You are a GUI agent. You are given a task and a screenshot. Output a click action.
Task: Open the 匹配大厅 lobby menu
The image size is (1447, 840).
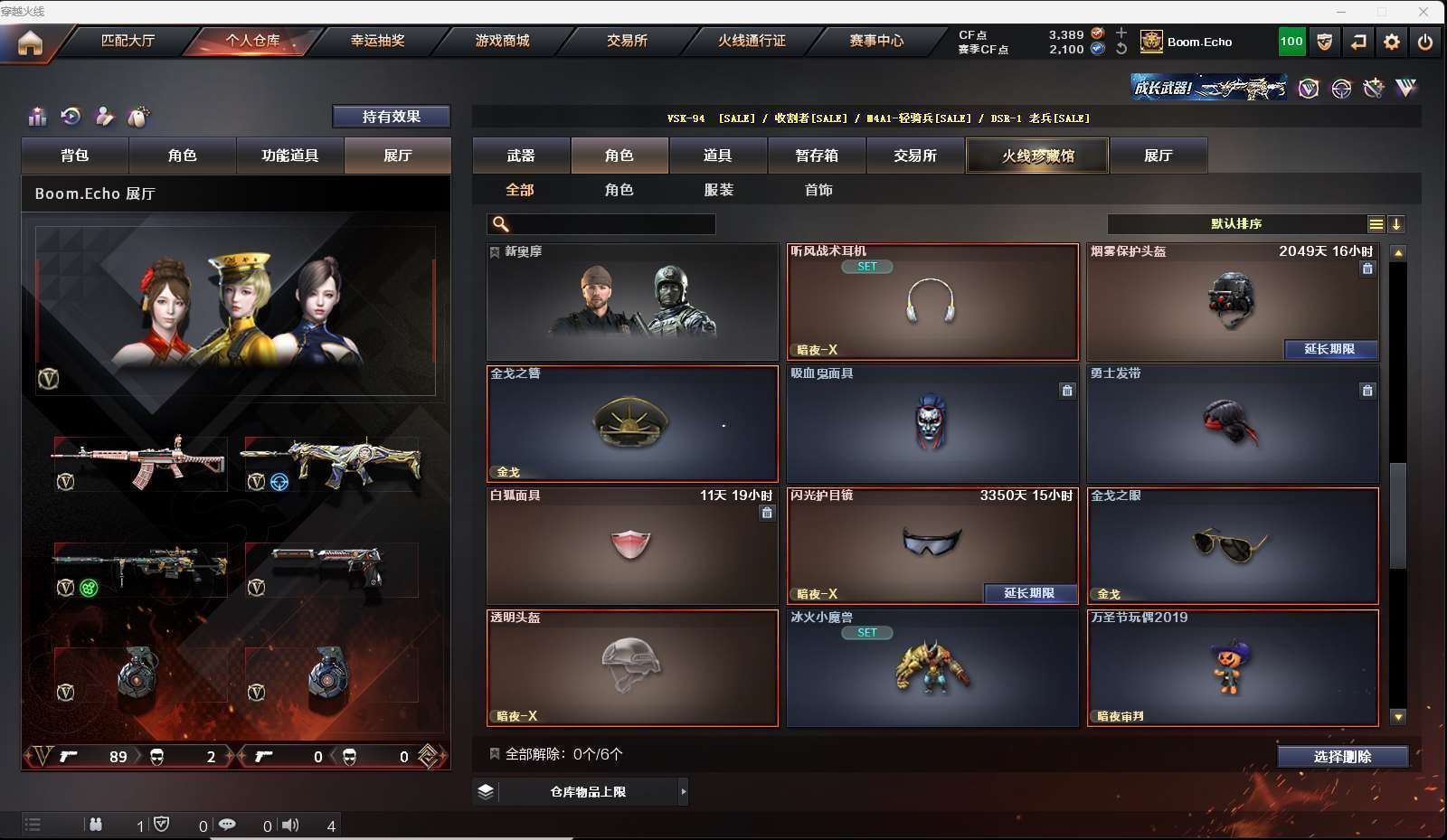128,41
